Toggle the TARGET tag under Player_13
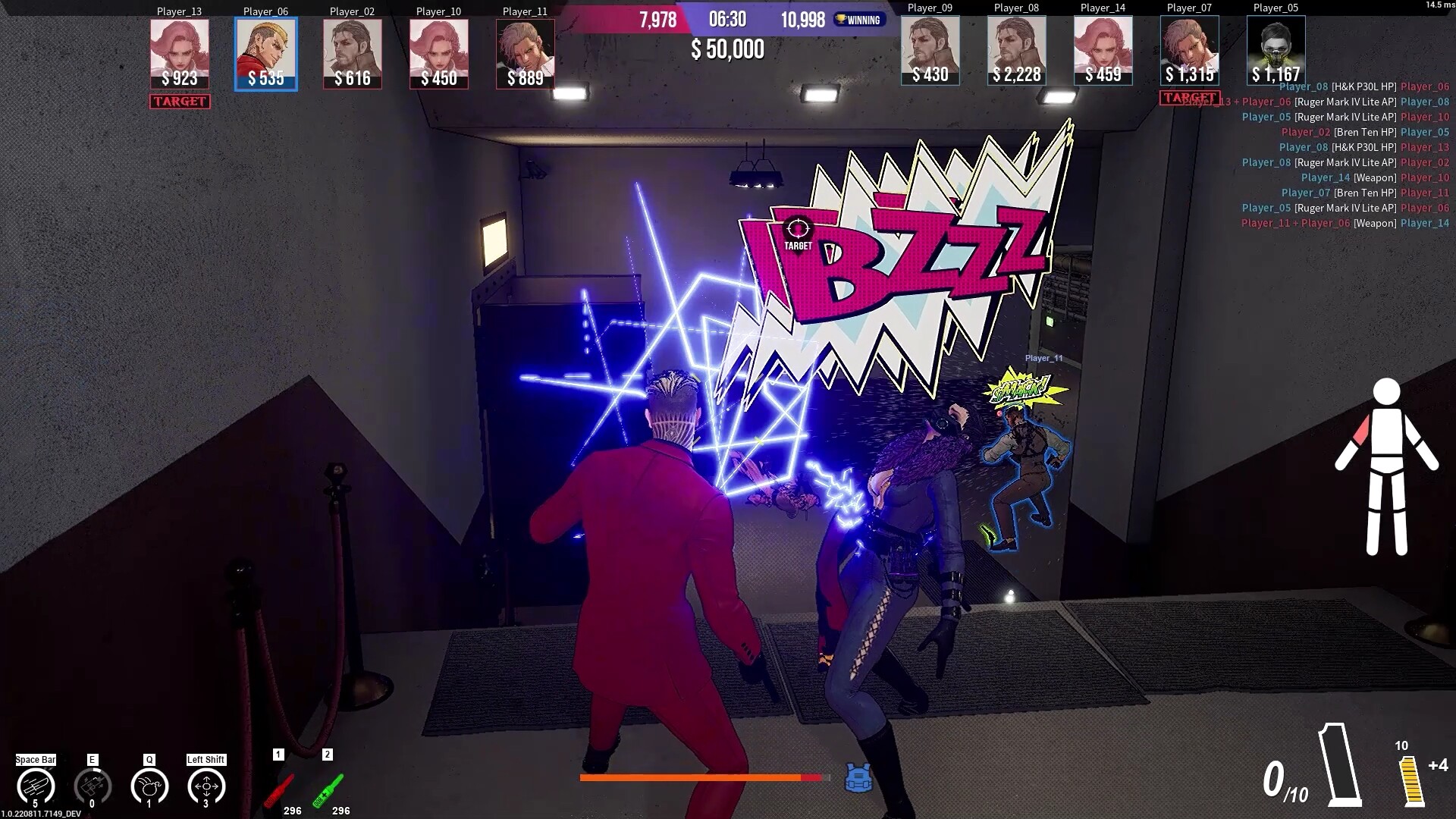The height and width of the screenshot is (819, 1456). pyautogui.click(x=179, y=100)
